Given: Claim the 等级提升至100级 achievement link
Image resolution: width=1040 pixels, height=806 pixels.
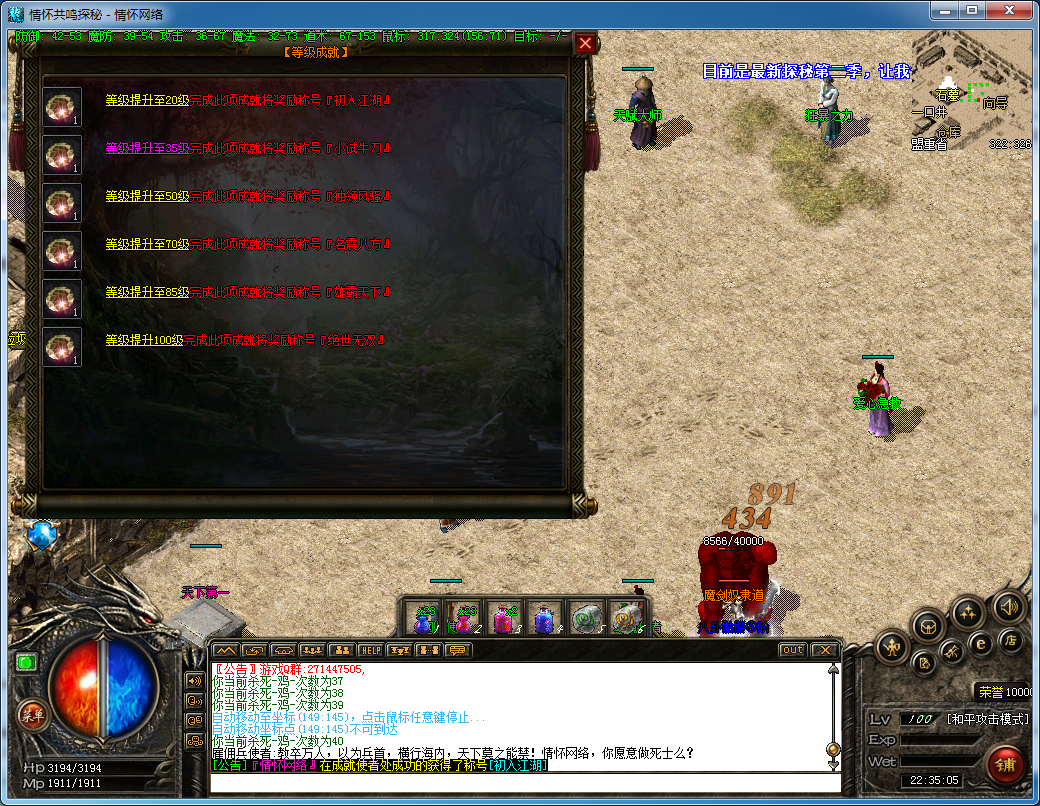Looking at the screenshot, I should pos(144,340).
